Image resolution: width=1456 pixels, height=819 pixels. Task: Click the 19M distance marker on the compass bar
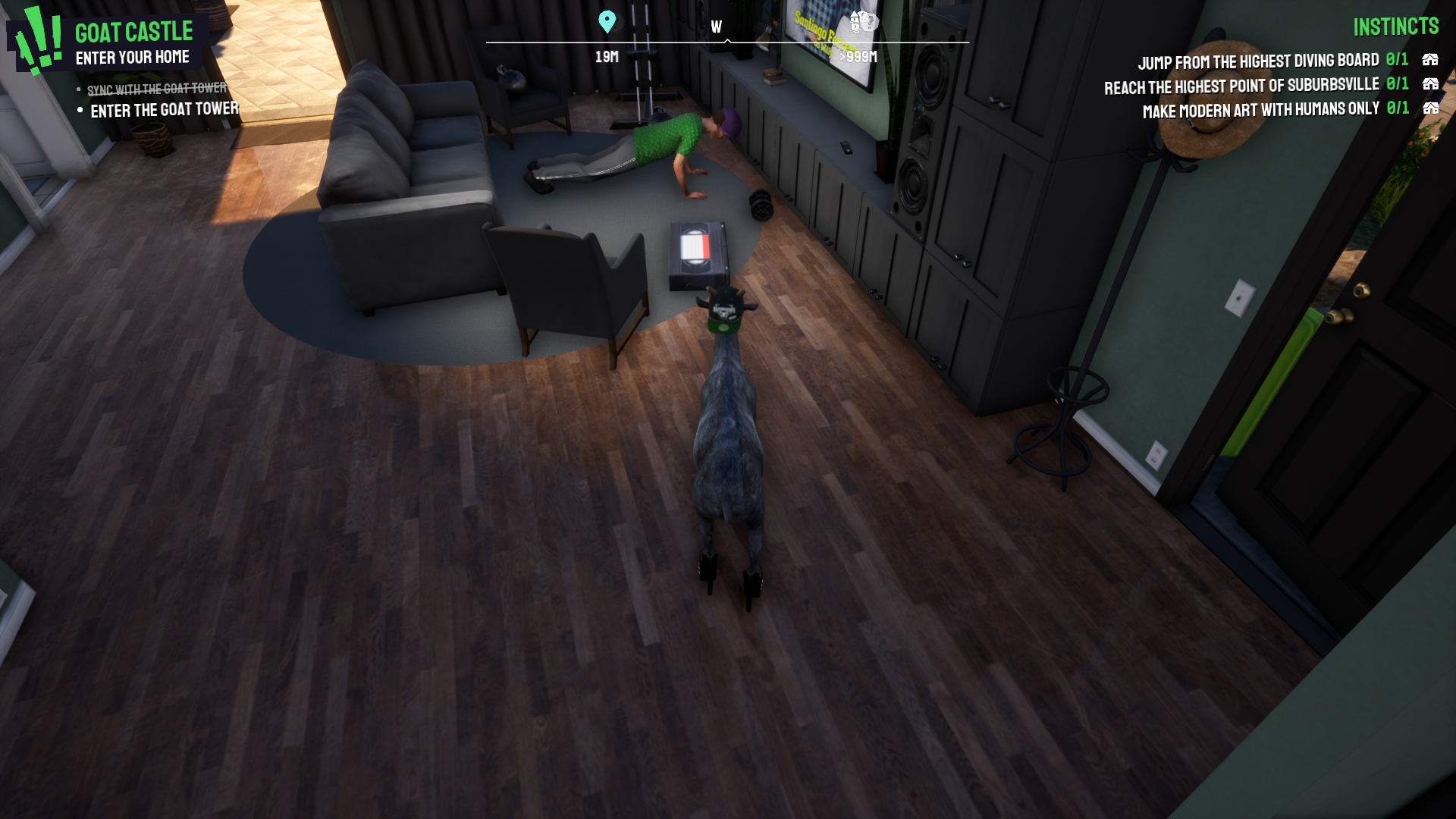tap(606, 55)
